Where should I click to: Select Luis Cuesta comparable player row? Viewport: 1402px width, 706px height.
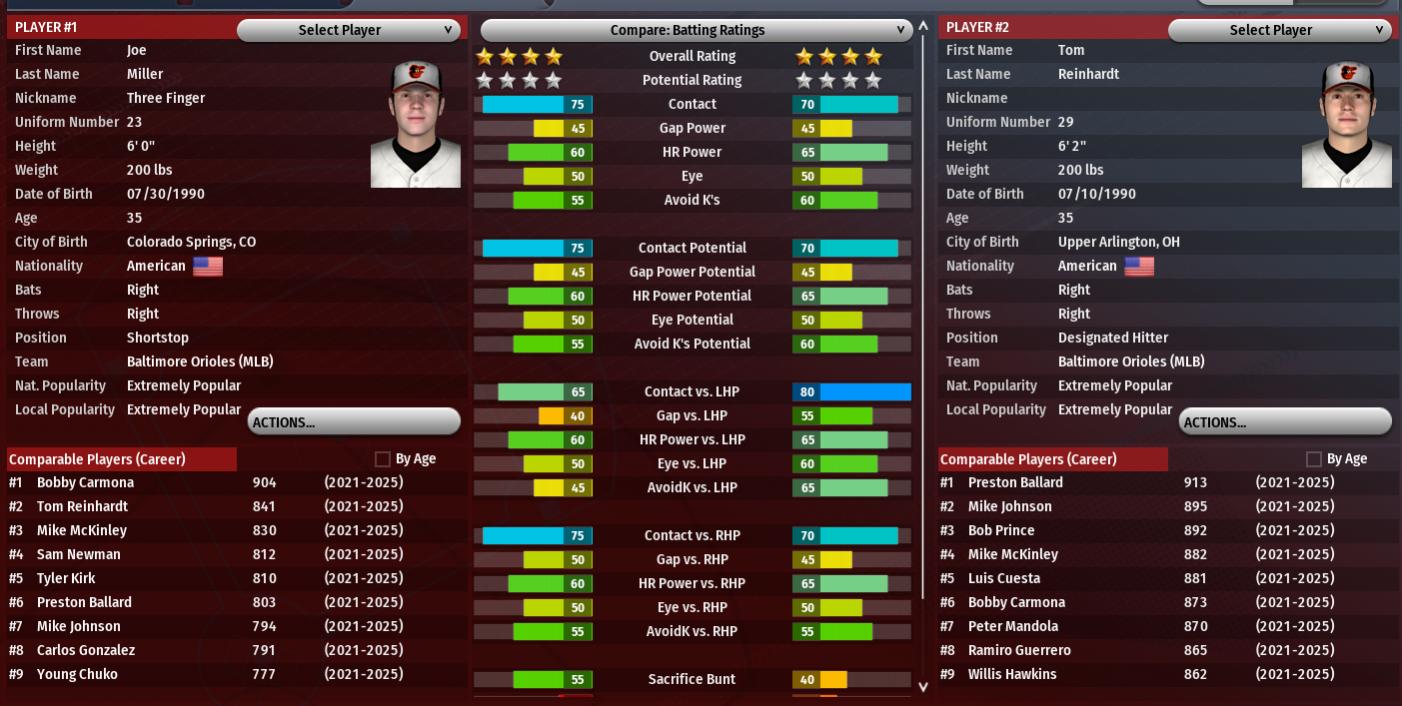[x=1004, y=579]
